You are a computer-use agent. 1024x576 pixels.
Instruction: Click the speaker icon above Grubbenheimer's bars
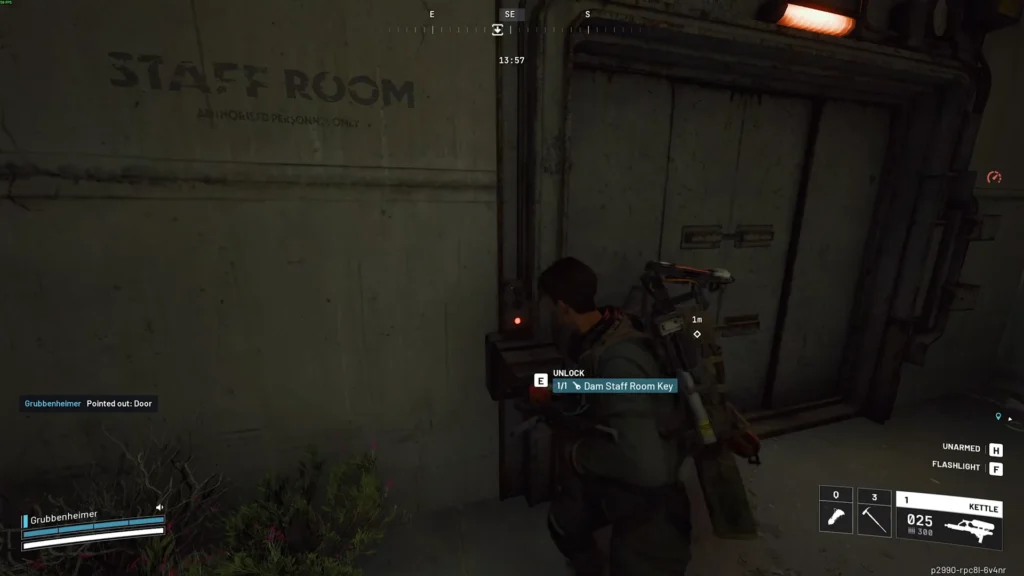[159, 507]
